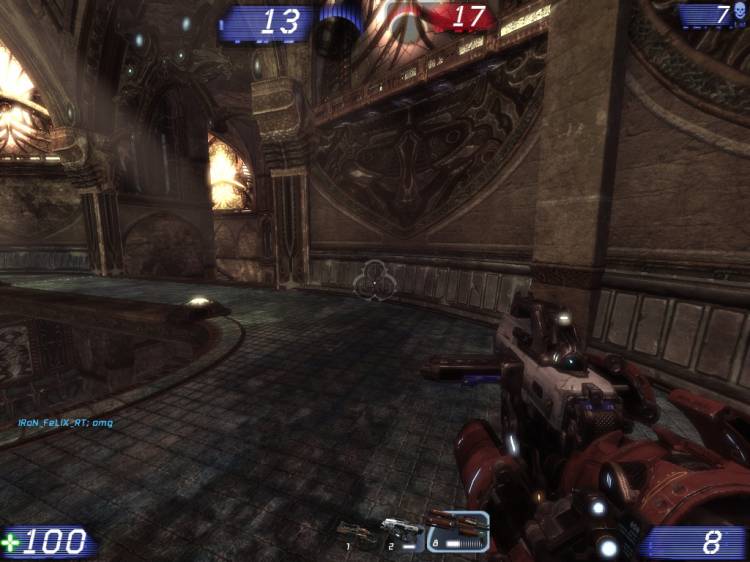
Task: Switch to the Enforcer pistol slot
Action: [402, 532]
